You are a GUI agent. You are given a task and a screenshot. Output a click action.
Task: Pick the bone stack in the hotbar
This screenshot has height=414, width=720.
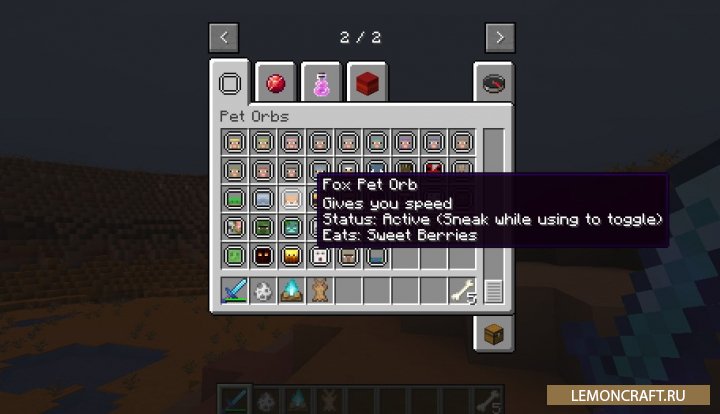pos(460,292)
